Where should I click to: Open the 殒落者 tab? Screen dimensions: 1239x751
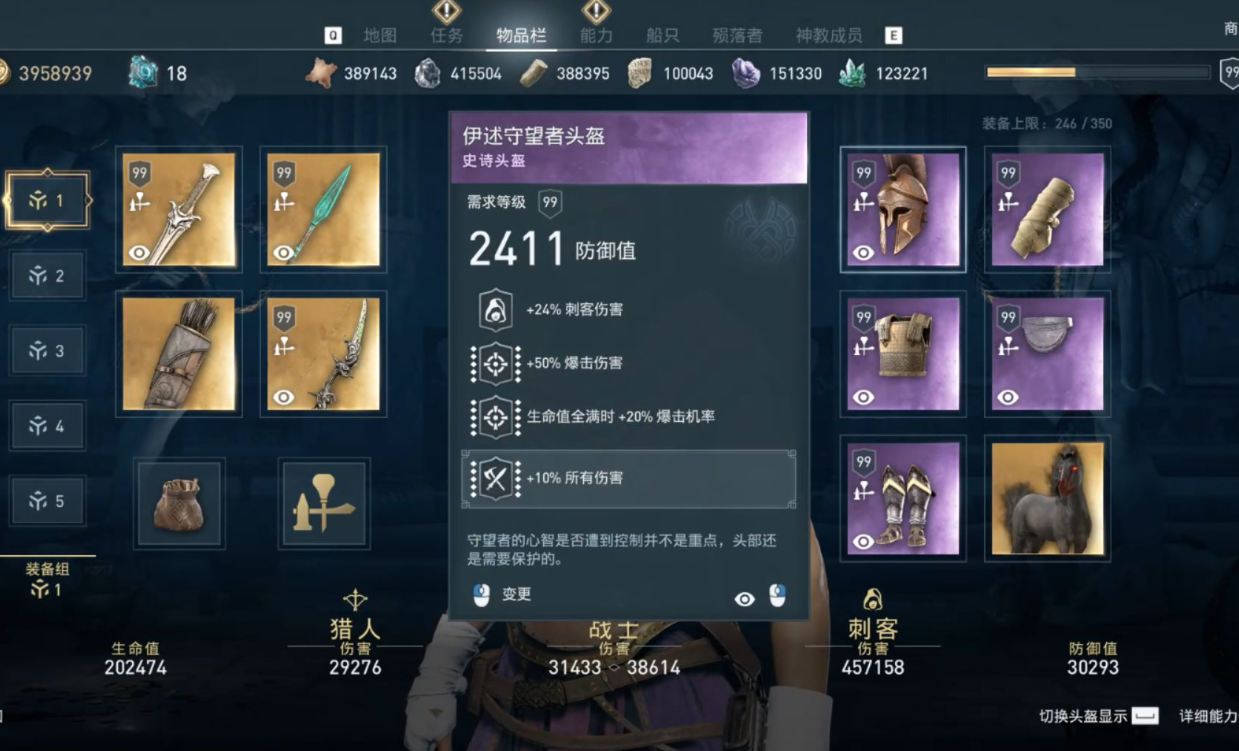[x=737, y=35]
